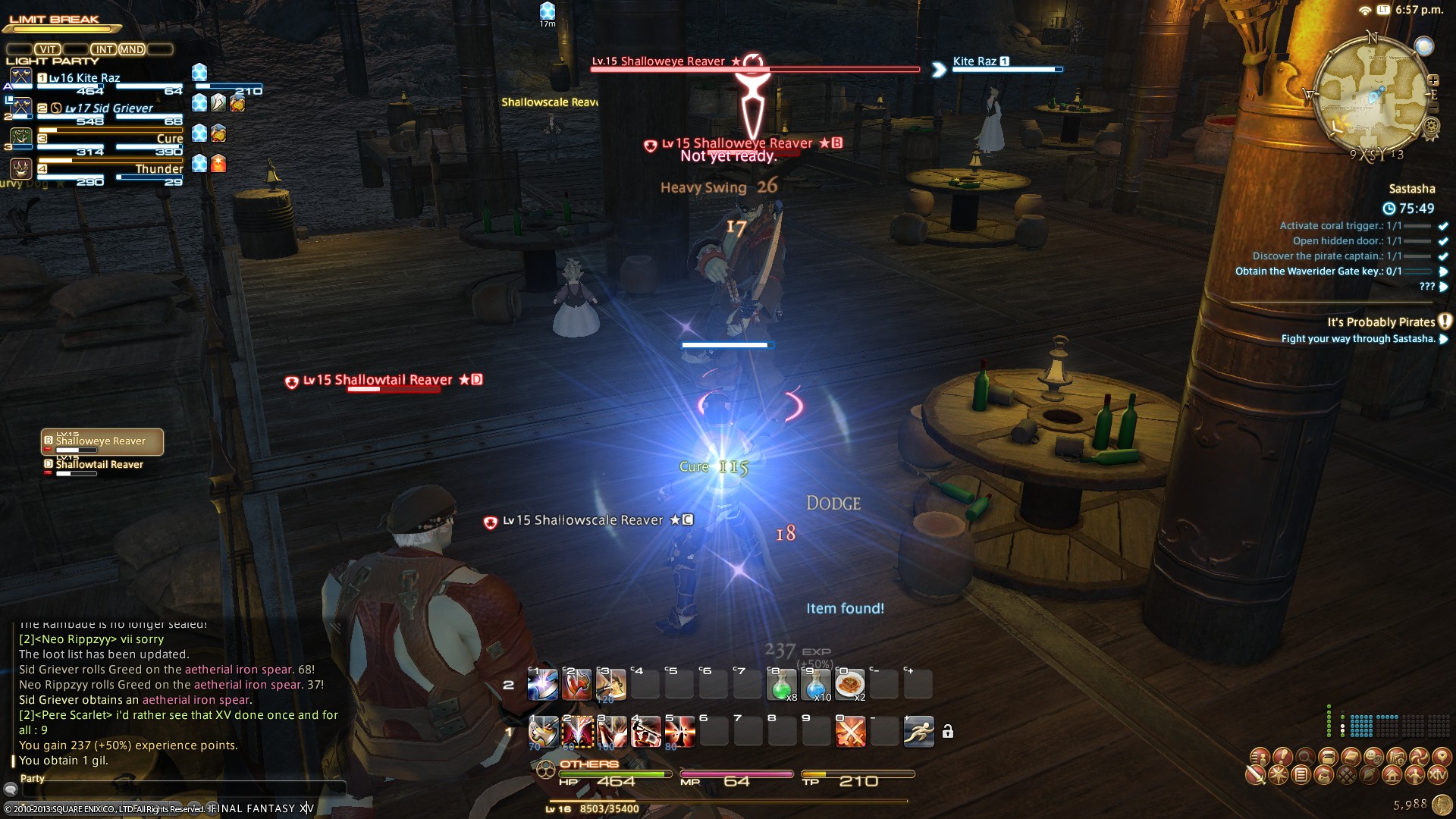The image size is (1456, 819).
Task: Use the green potion in the hotbar
Action: 781,685
